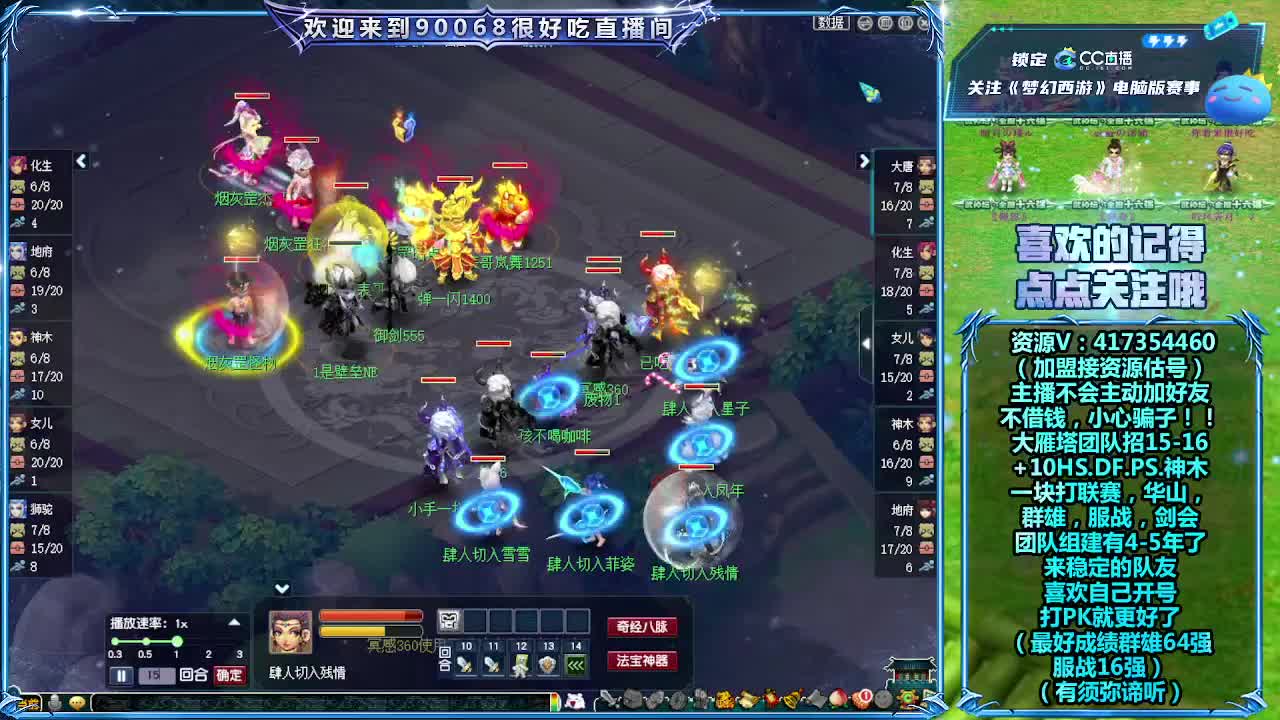Select the sword skill in hotkey slot 10
Viewport: 1280px width, 720px height.
tap(465, 663)
